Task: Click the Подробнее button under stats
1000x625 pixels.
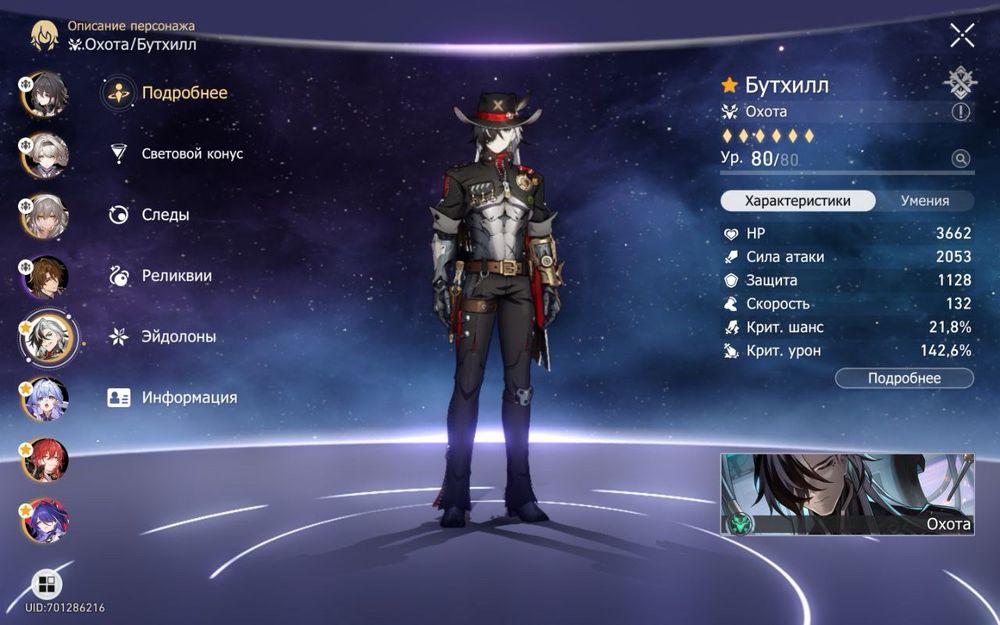Action: pyautogui.click(x=904, y=378)
